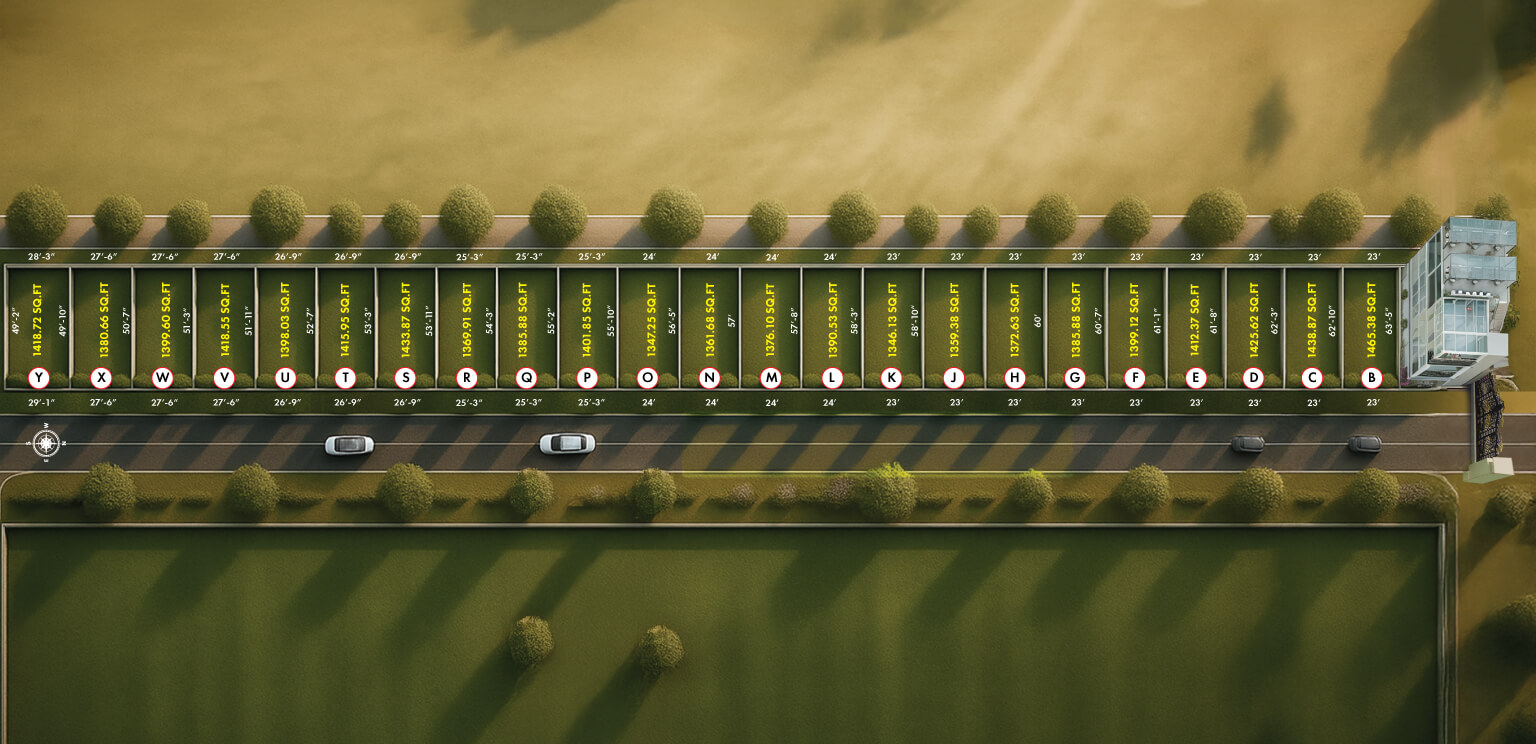The height and width of the screenshot is (744, 1536).
Task: Choose plot marker F
Action: (1134, 378)
